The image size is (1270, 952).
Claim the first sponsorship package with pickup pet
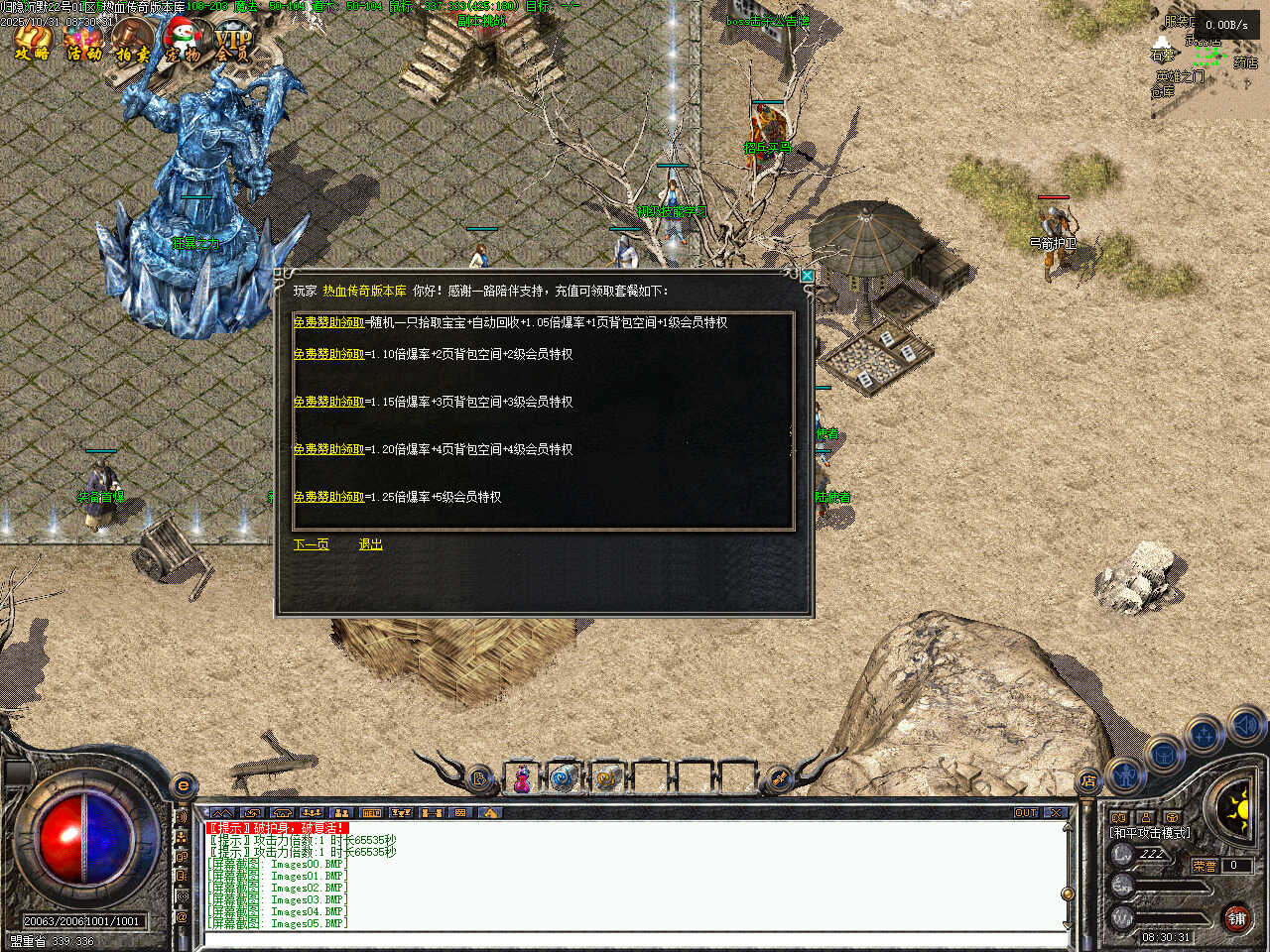tap(328, 322)
